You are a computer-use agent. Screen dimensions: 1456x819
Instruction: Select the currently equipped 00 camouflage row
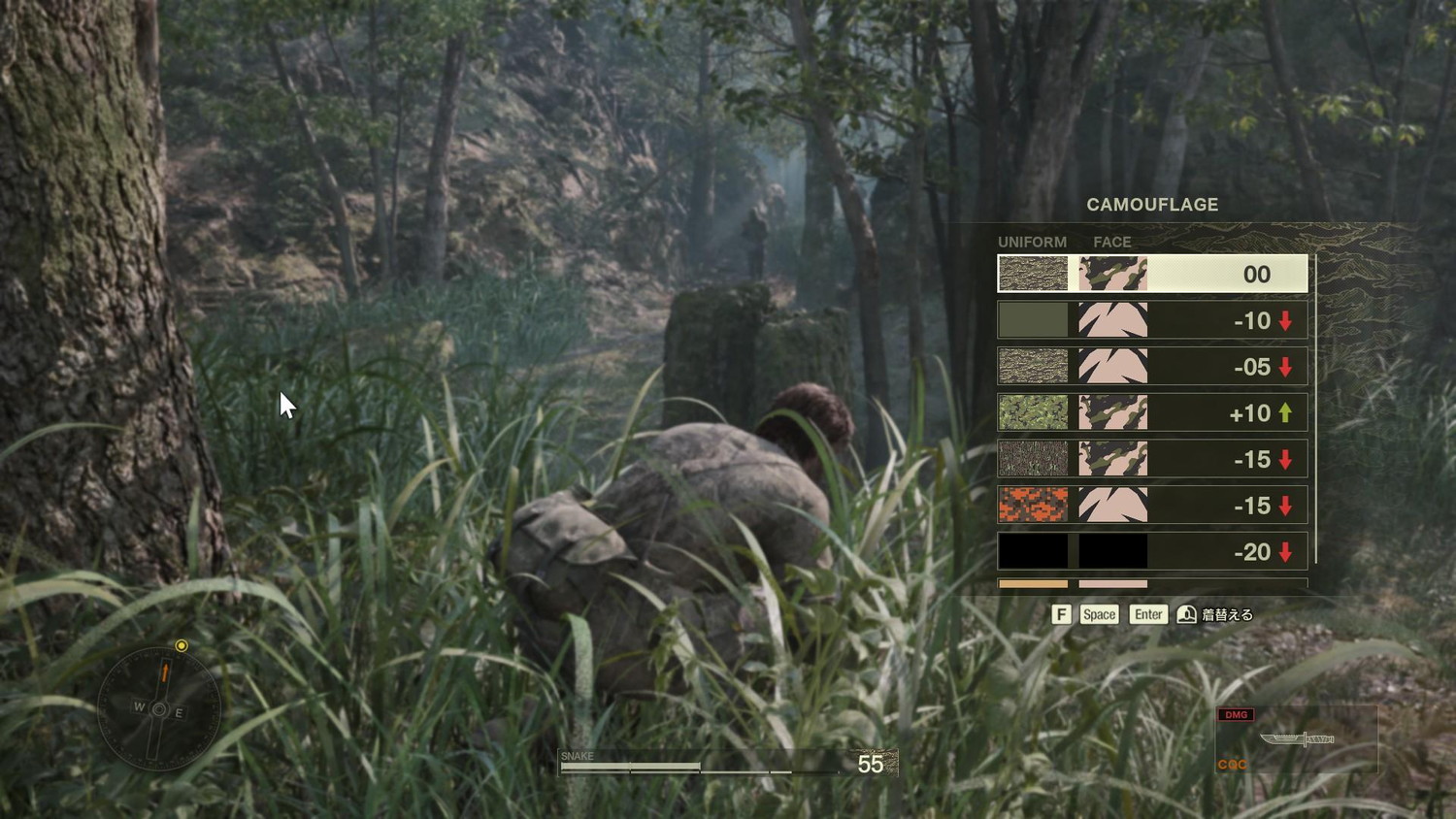coord(1152,274)
